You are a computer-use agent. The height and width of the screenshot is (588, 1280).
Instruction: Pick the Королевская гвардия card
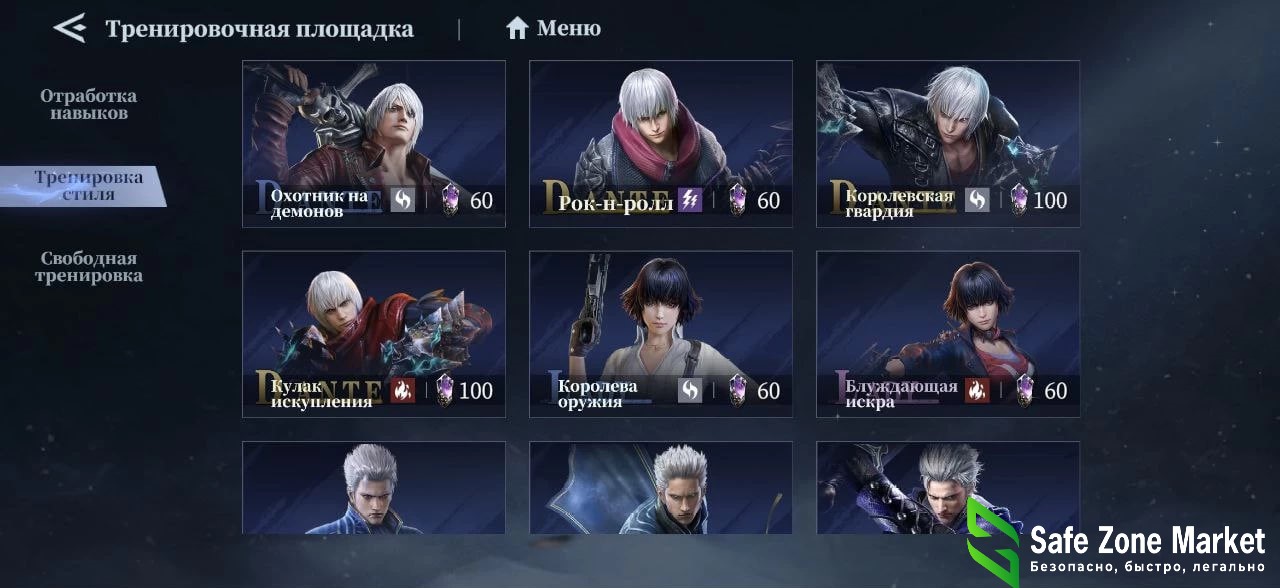(947, 143)
